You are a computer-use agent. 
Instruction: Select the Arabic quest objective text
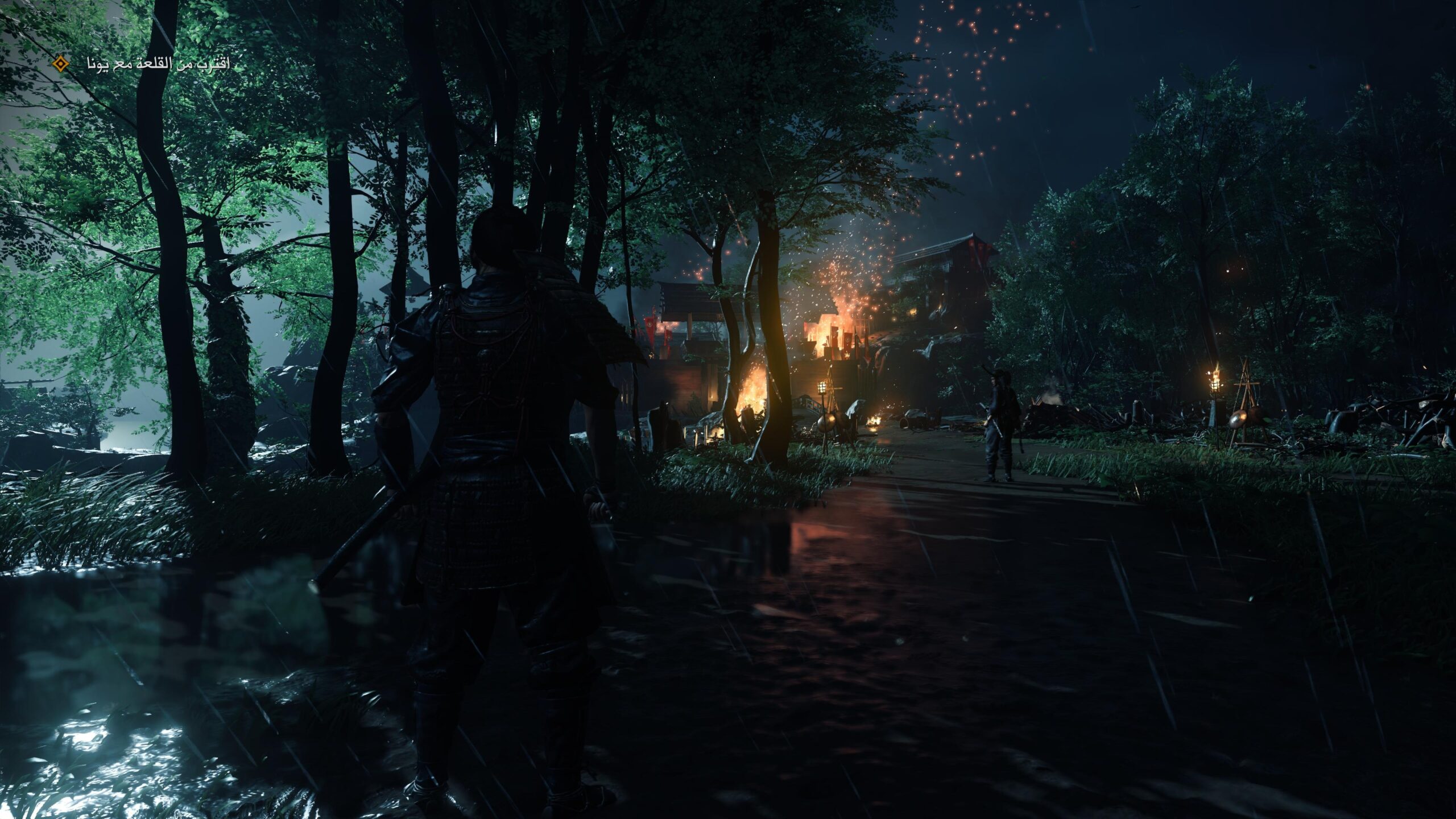[158, 64]
